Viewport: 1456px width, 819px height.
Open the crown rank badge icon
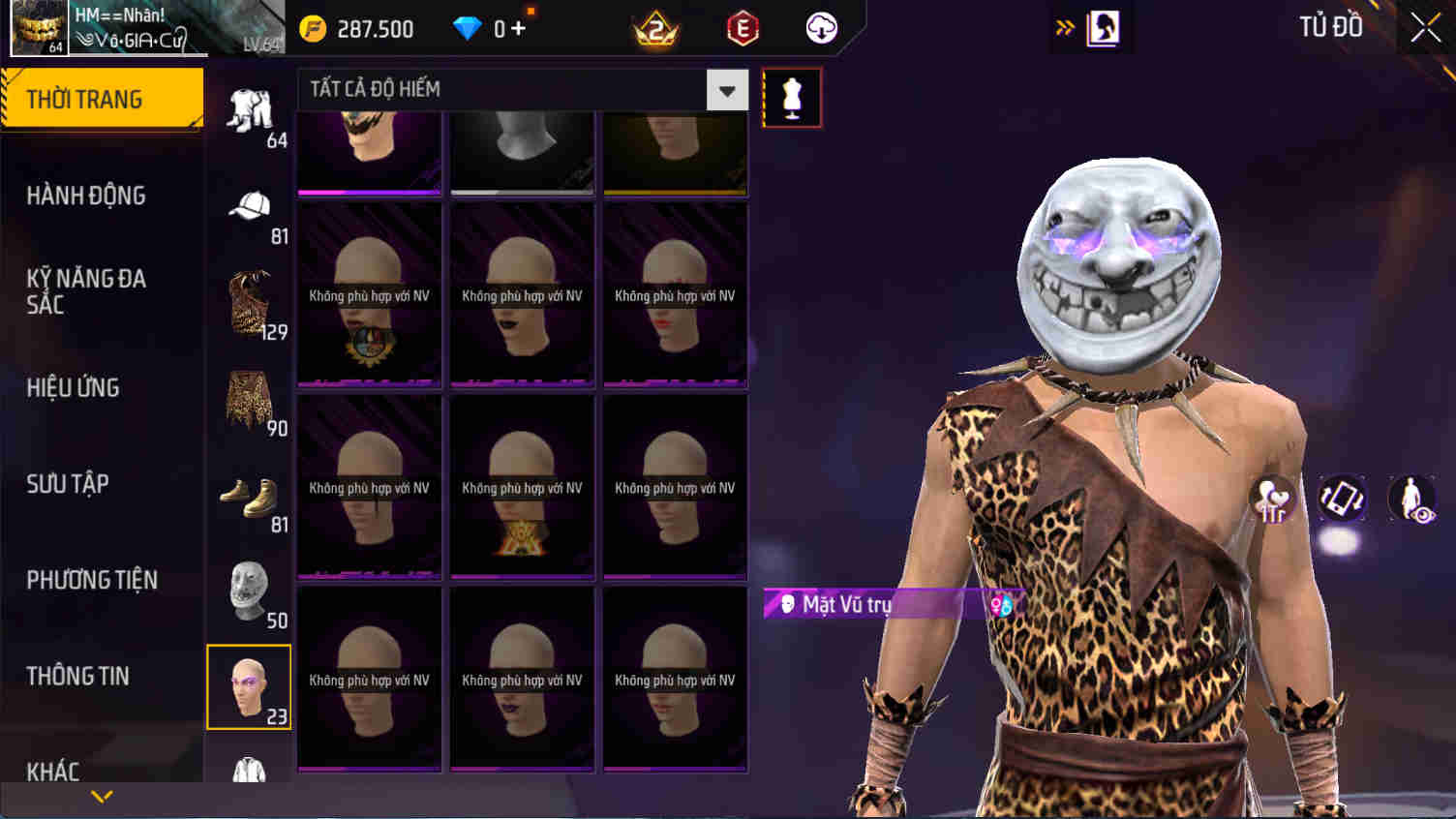click(656, 28)
